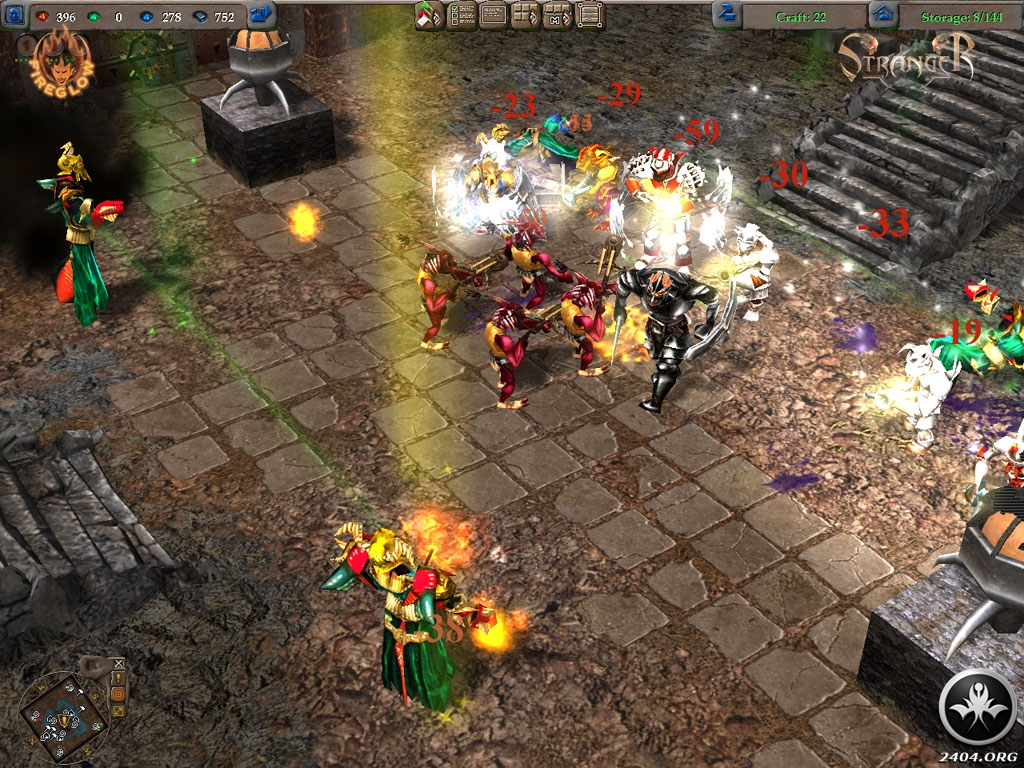Click the blue hero portrait button
The width and height of the screenshot is (1024, 768).
(x=15, y=15)
